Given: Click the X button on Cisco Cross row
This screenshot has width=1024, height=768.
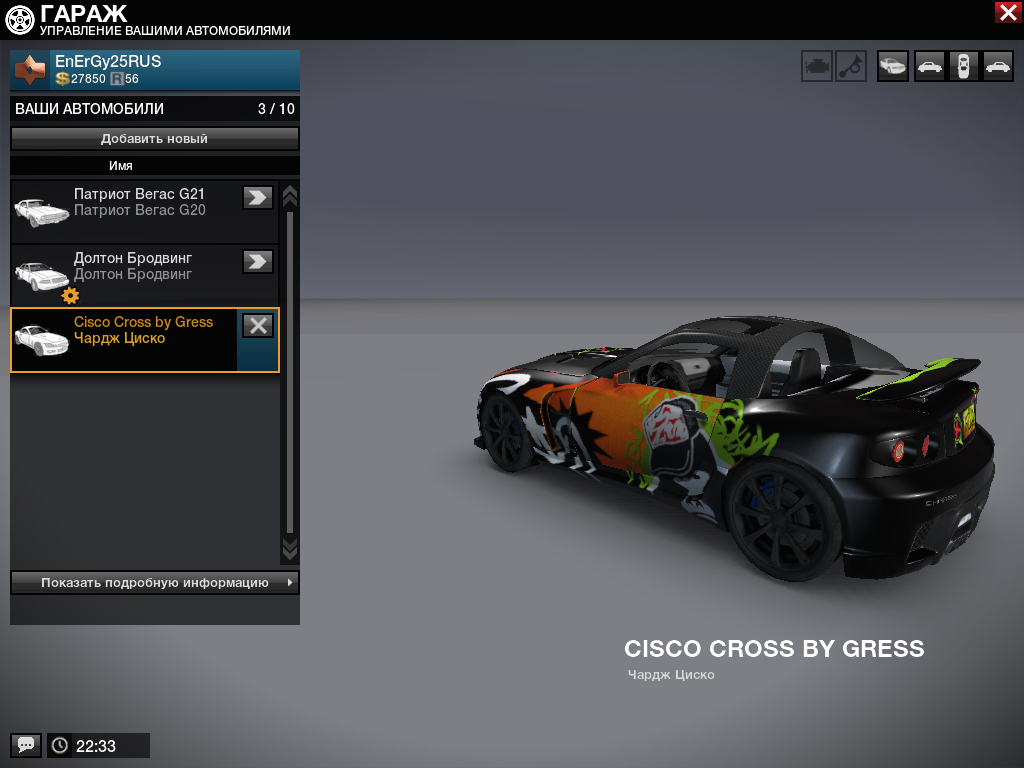Looking at the screenshot, I should pos(258,325).
